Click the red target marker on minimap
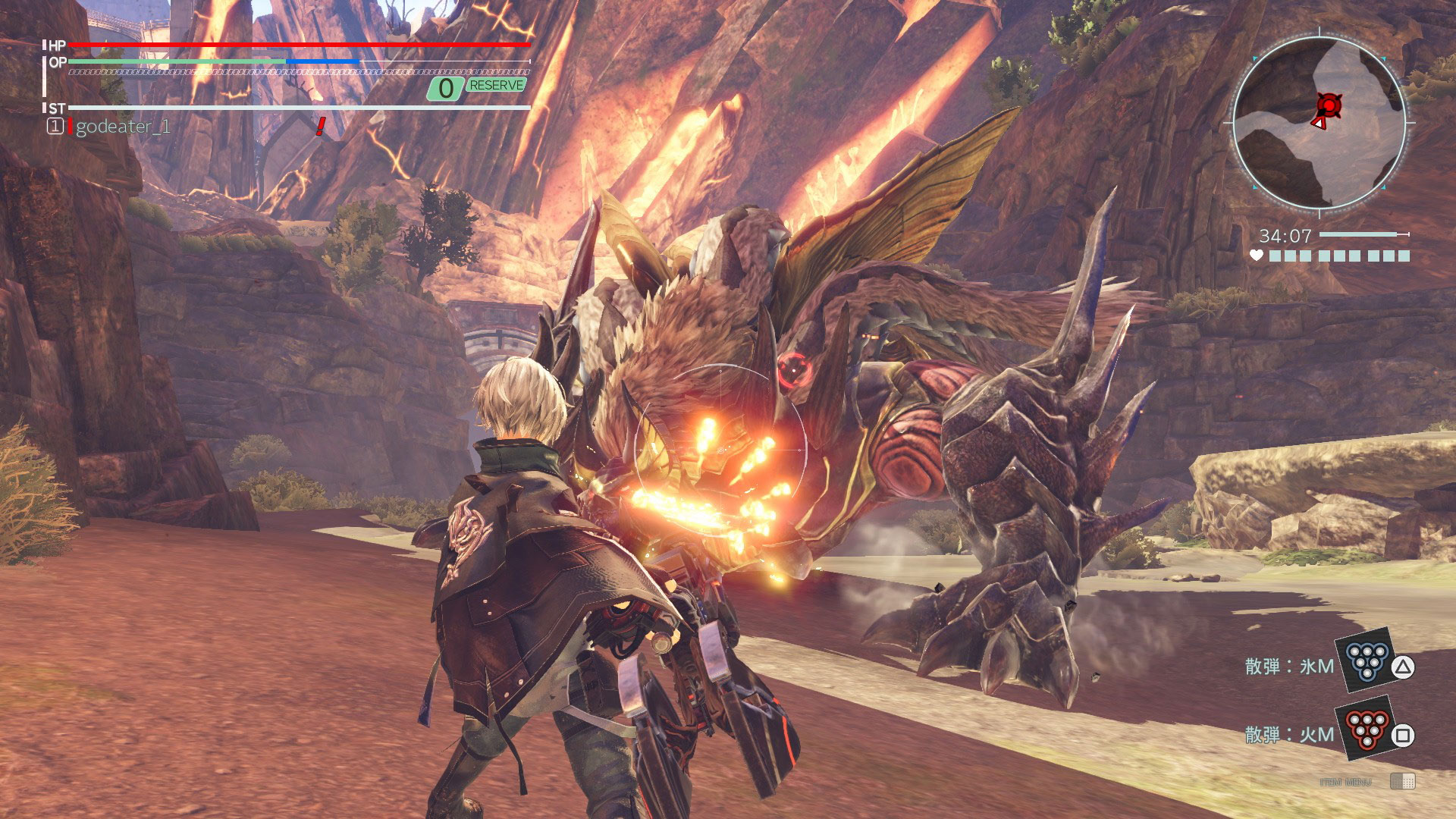Image resolution: width=1456 pixels, height=819 pixels. pyautogui.click(x=1329, y=105)
